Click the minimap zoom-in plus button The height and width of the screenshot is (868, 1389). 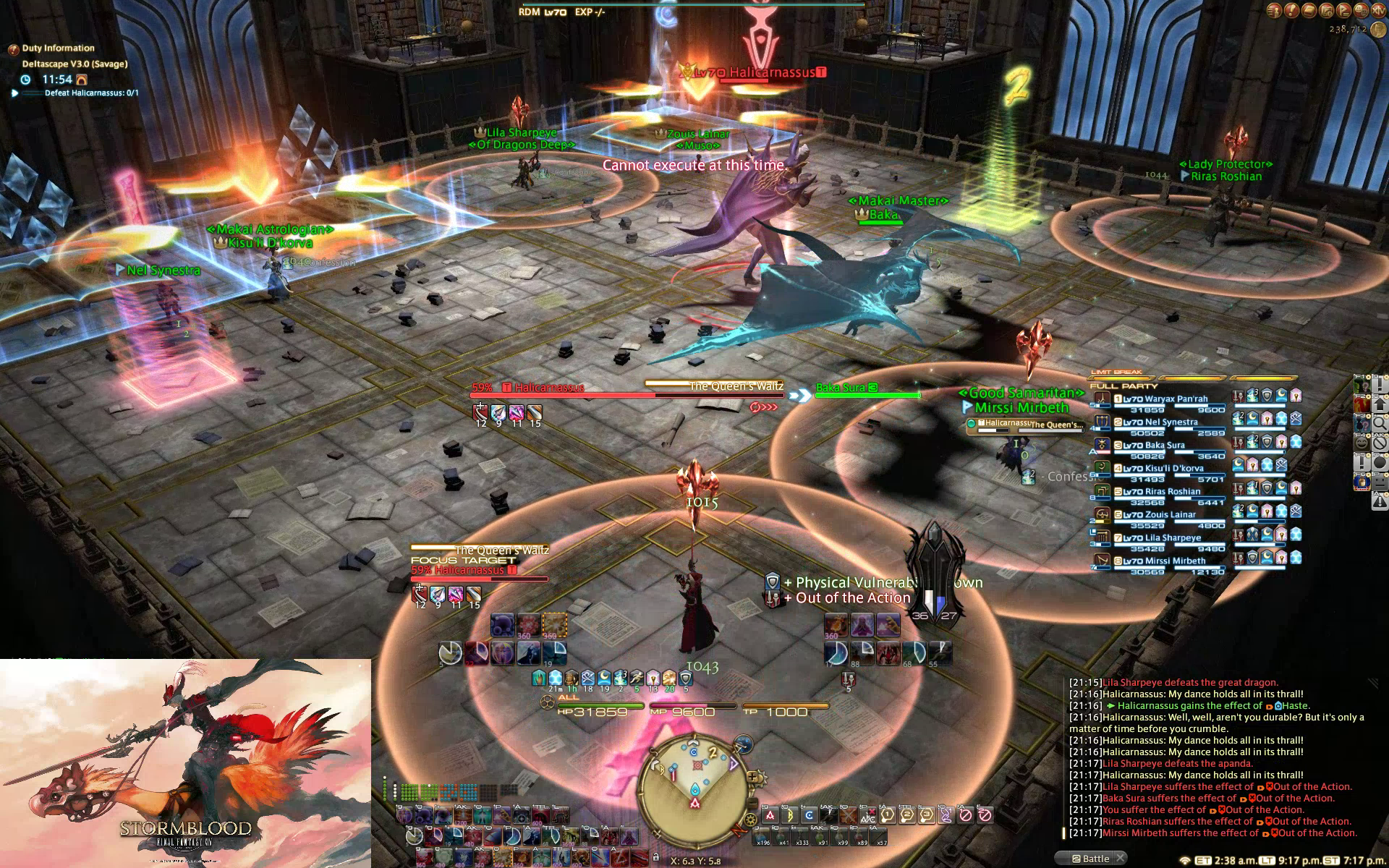(x=753, y=778)
